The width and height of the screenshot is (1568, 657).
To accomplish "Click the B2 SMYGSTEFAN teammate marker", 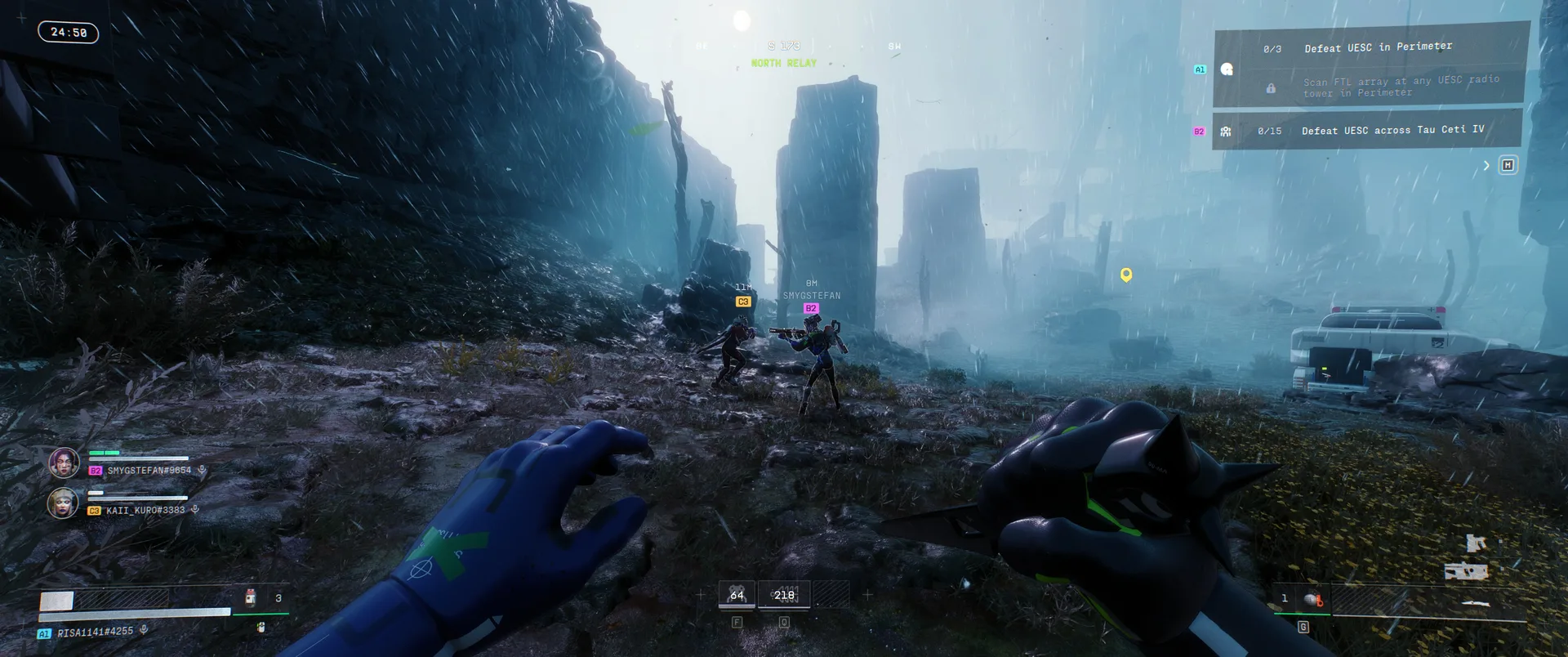I will point(811,308).
